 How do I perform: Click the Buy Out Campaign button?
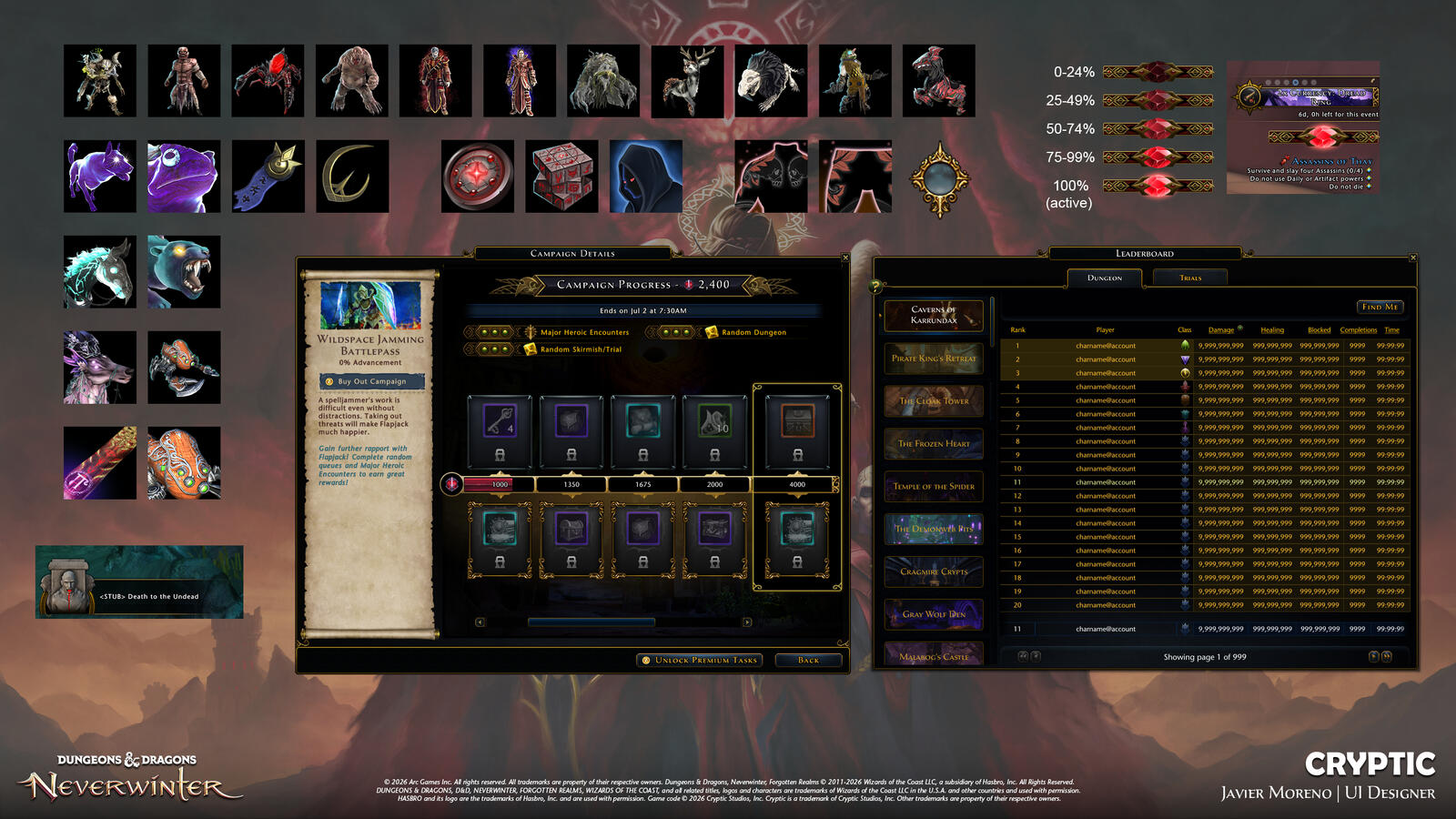[x=371, y=381]
